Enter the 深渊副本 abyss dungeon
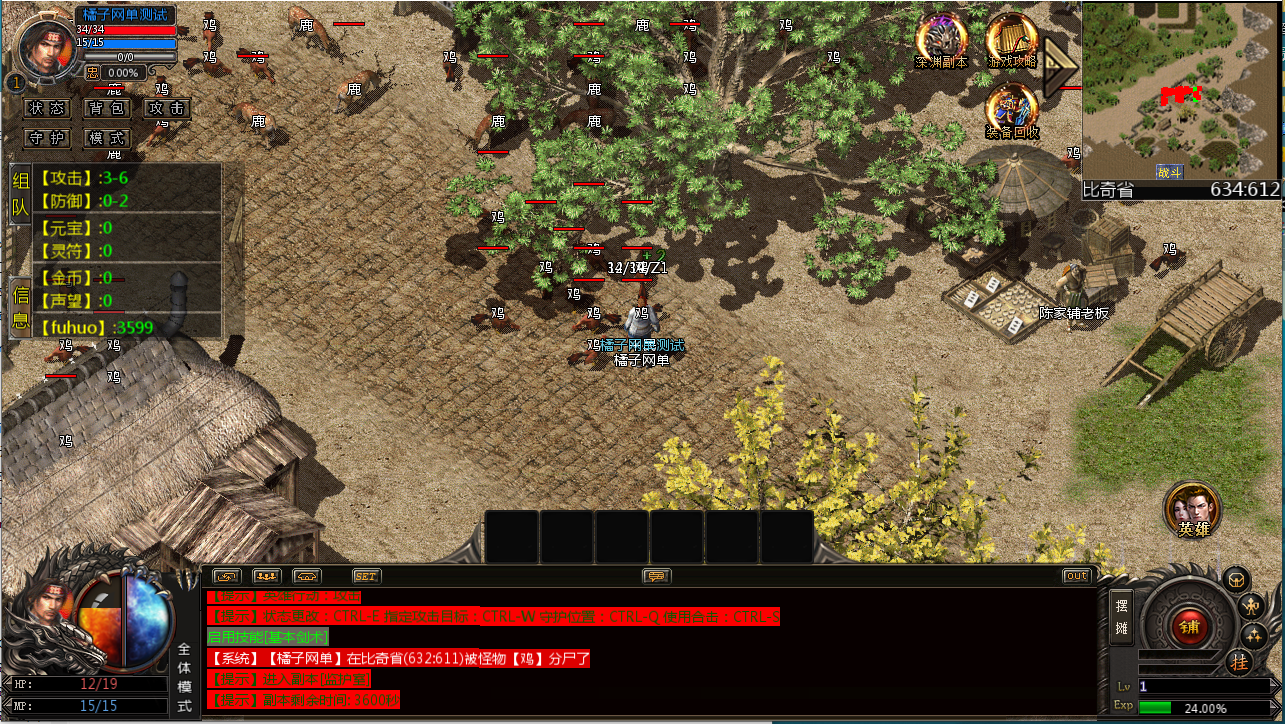Viewport: 1285px width, 724px height. pos(941,40)
